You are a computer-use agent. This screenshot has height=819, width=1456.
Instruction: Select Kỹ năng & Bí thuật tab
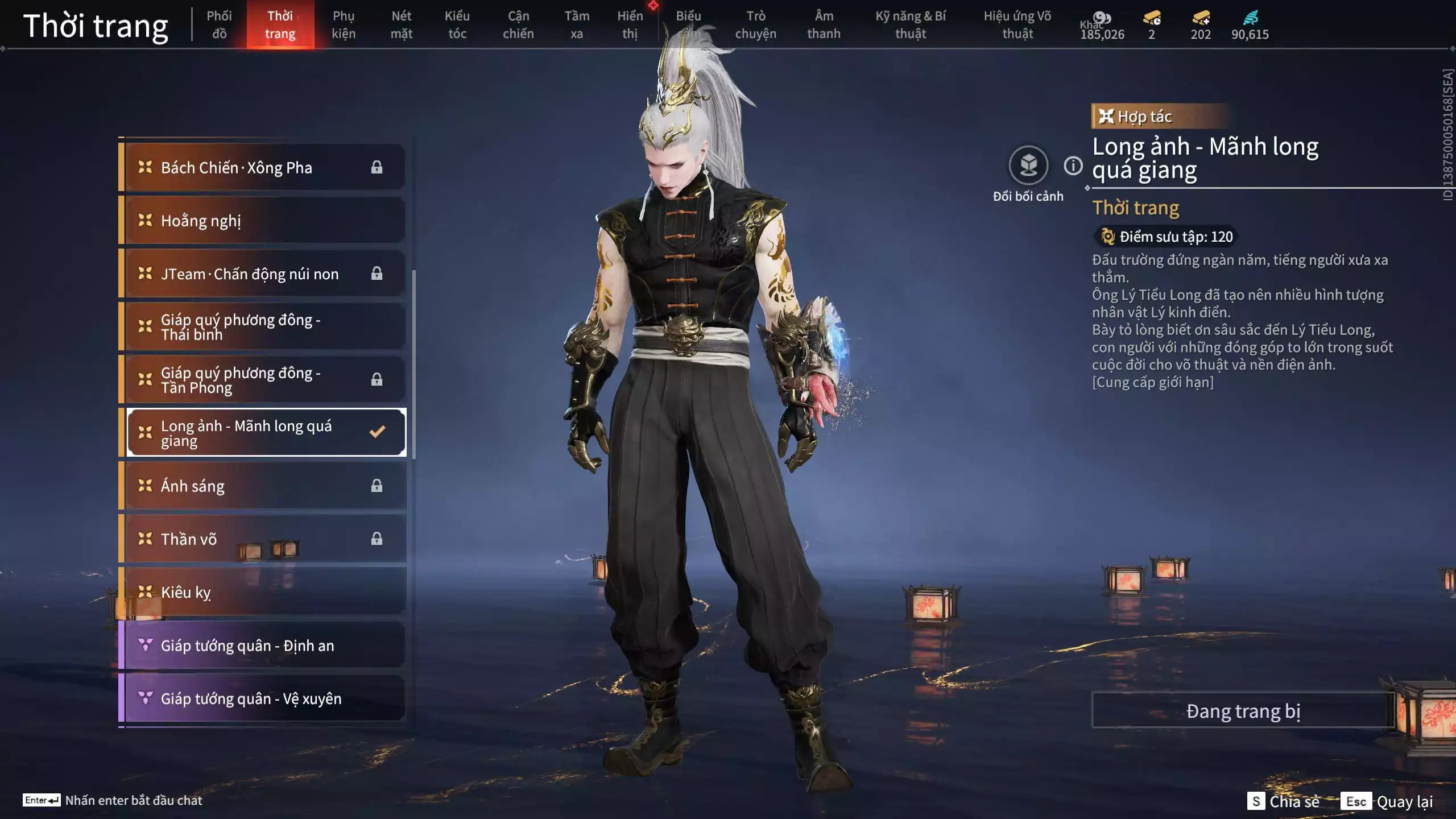click(x=911, y=24)
